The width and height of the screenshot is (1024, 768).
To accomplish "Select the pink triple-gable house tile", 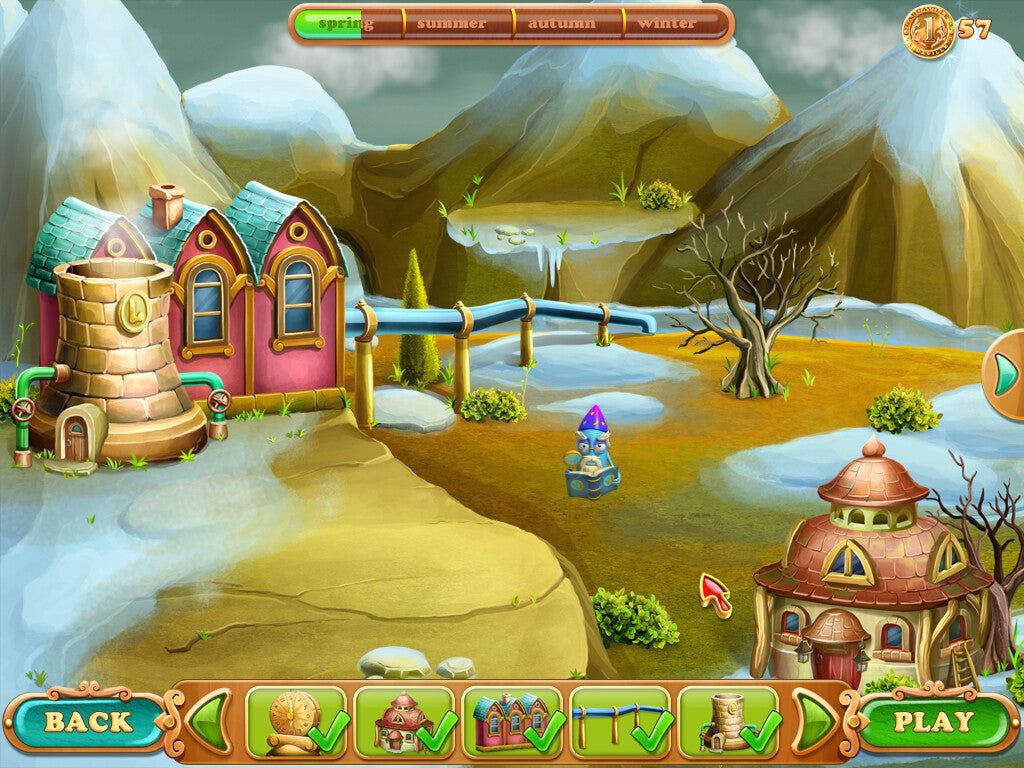I will tap(512, 721).
